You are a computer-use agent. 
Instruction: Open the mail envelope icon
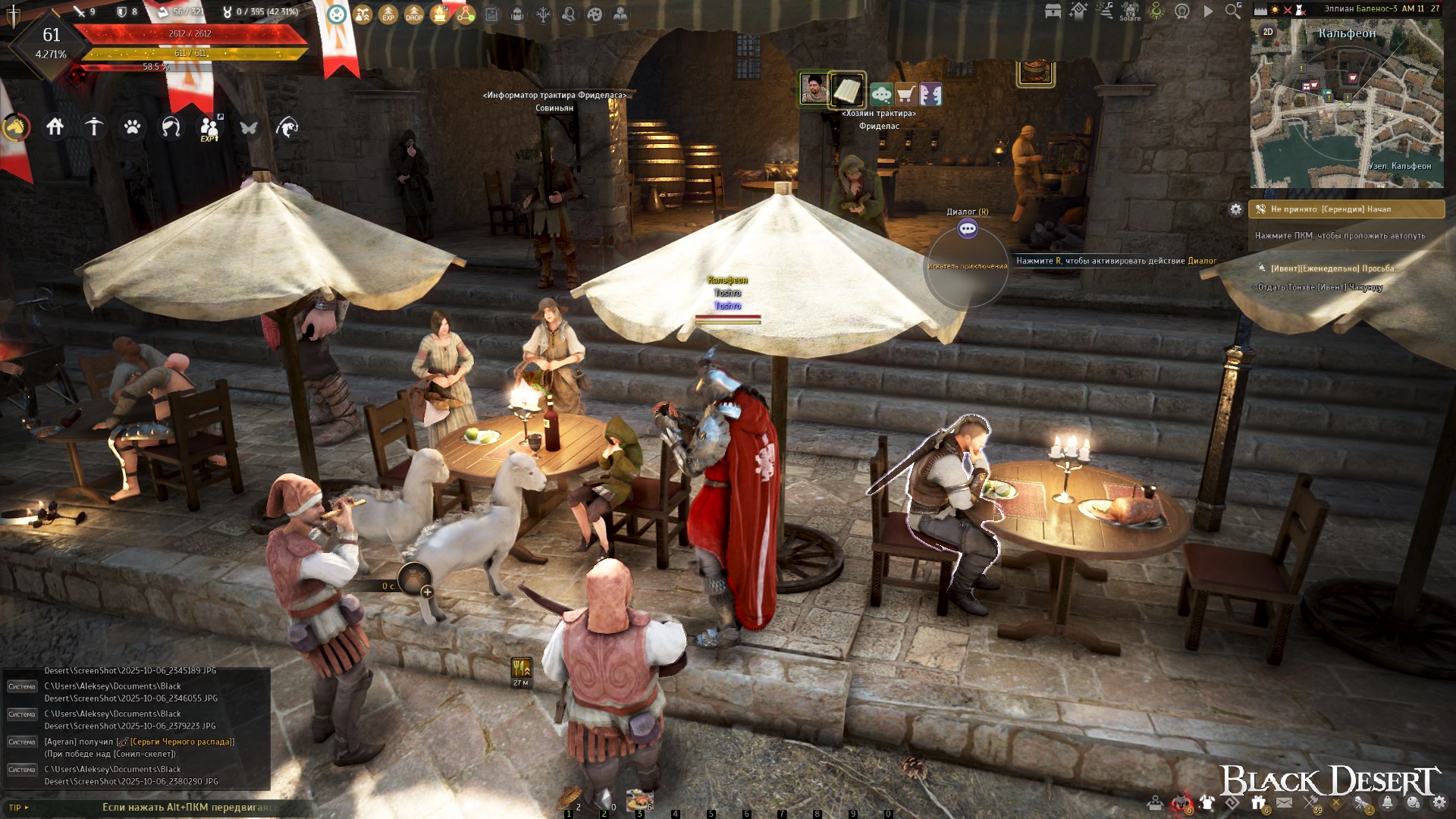click(x=1284, y=802)
